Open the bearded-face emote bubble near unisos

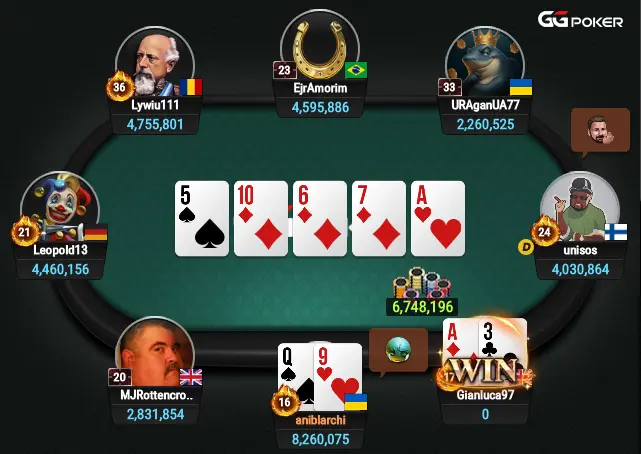click(x=600, y=132)
